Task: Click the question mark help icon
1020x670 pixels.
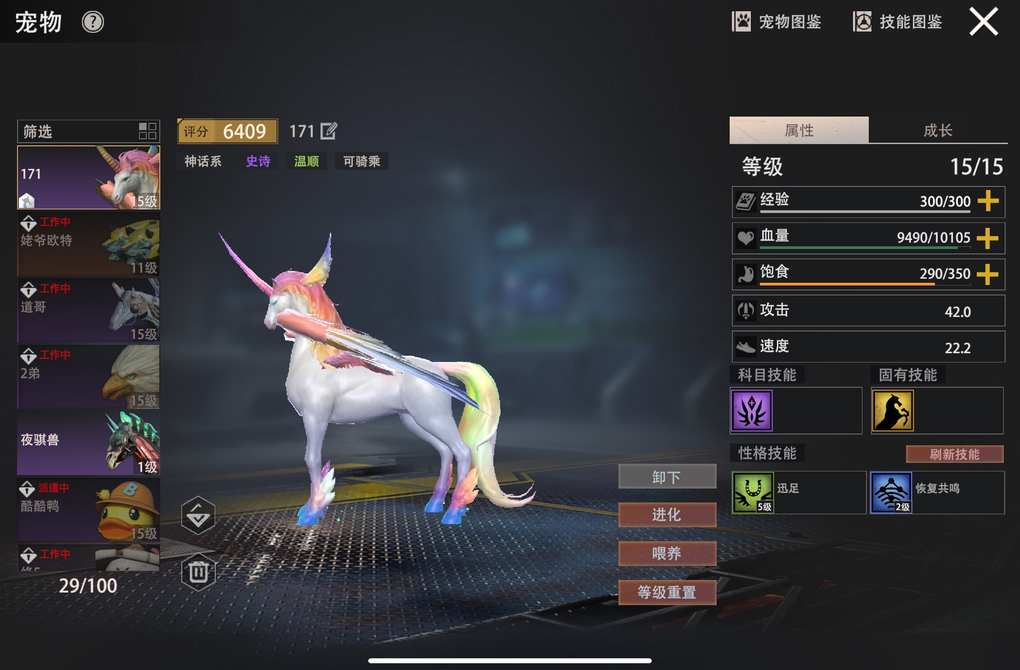Action: pyautogui.click(x=93, y=21)
